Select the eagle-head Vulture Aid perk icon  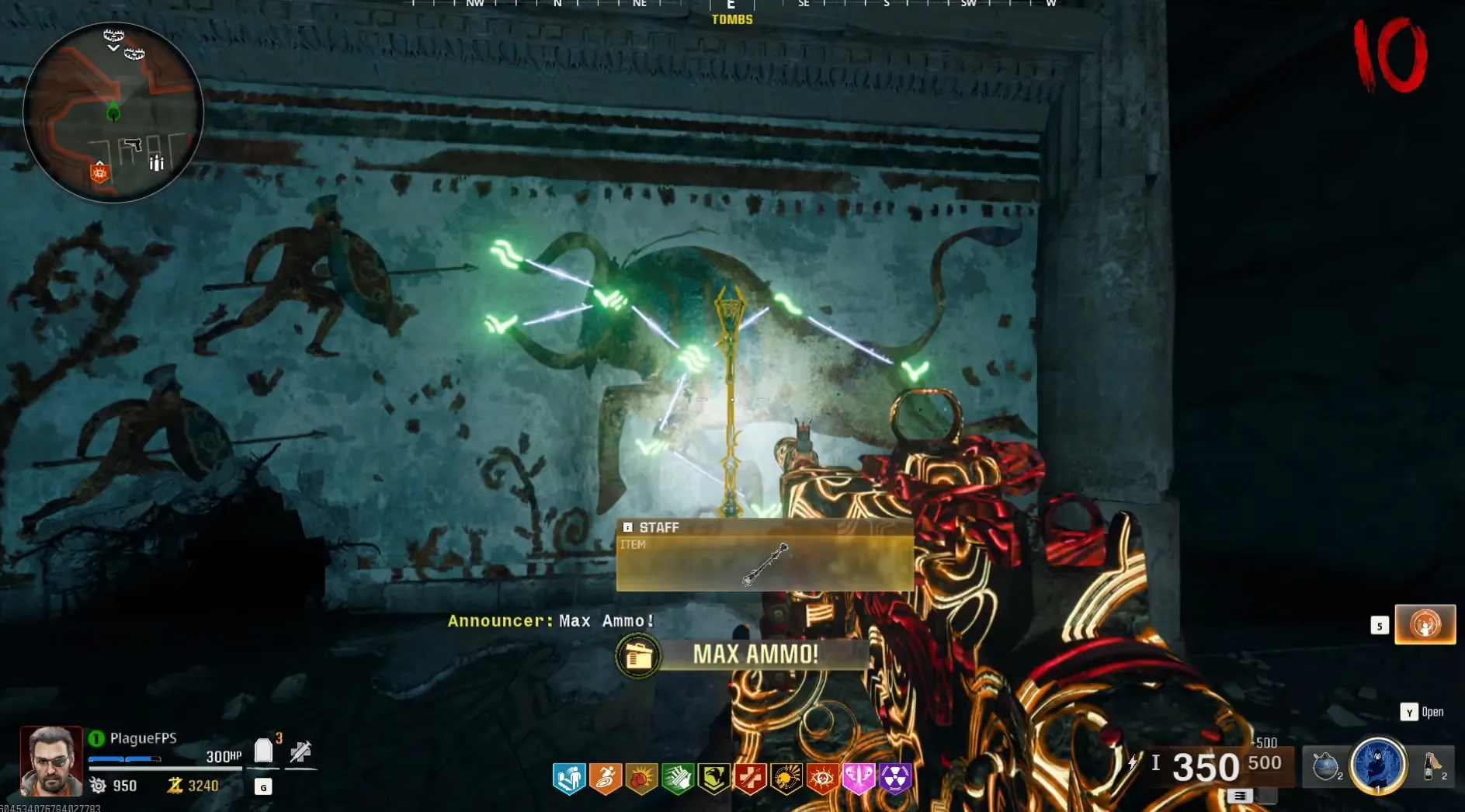tap(713, 778)
